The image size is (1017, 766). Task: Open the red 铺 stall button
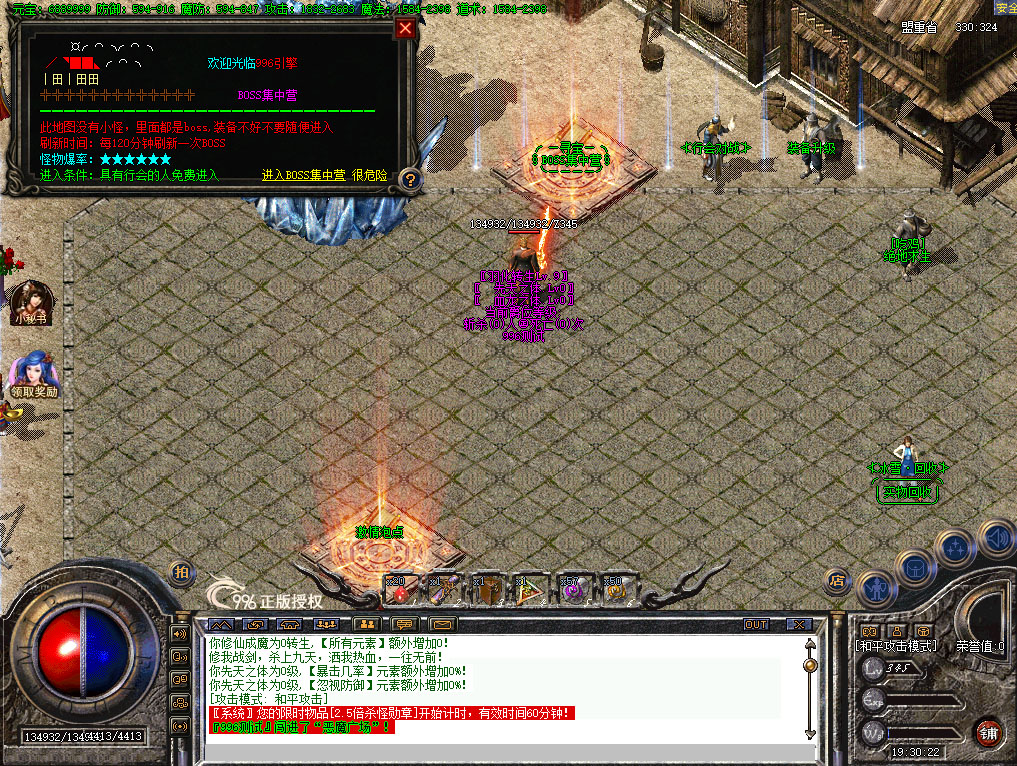tap(989, 731)
